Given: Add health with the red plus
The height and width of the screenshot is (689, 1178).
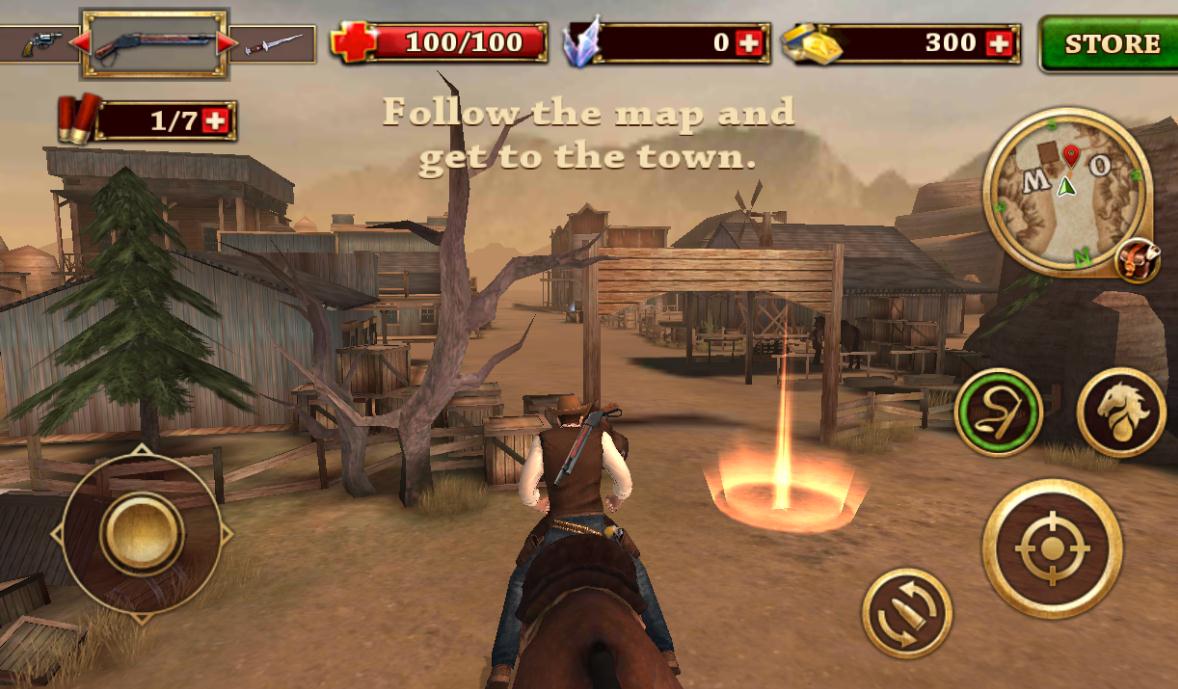Looking at the screenshot, I should tap(354, 43).
